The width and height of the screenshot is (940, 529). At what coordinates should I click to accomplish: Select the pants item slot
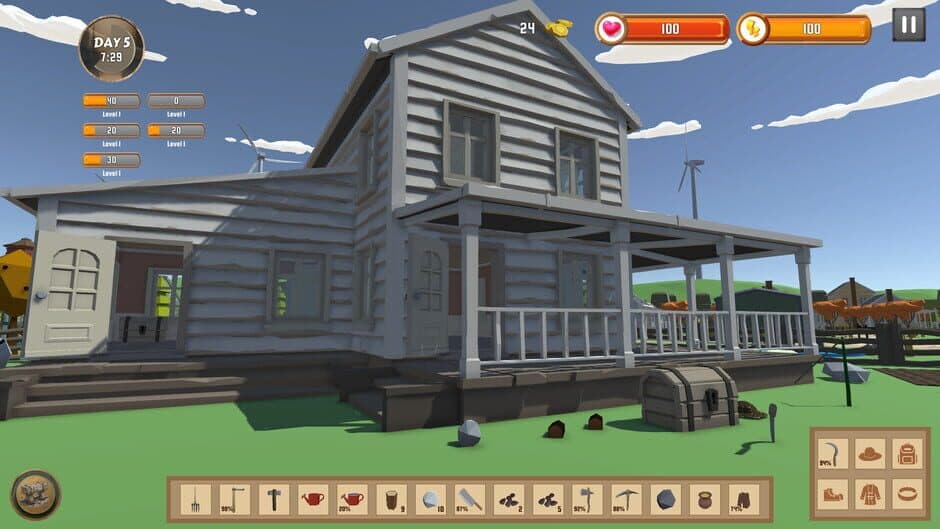[x=742, y=498]
